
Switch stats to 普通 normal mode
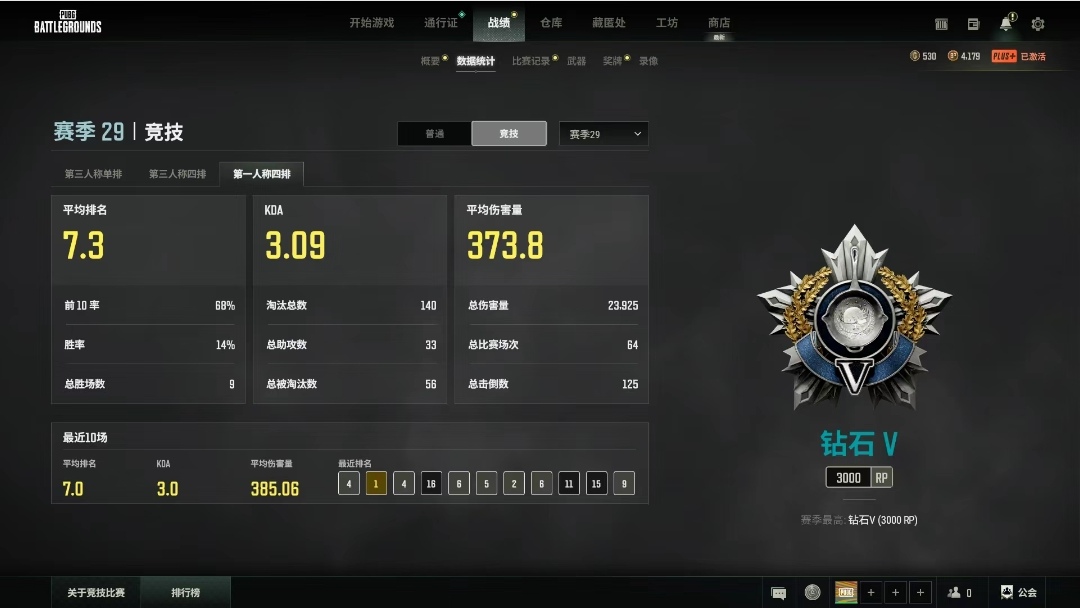[434, 134]
